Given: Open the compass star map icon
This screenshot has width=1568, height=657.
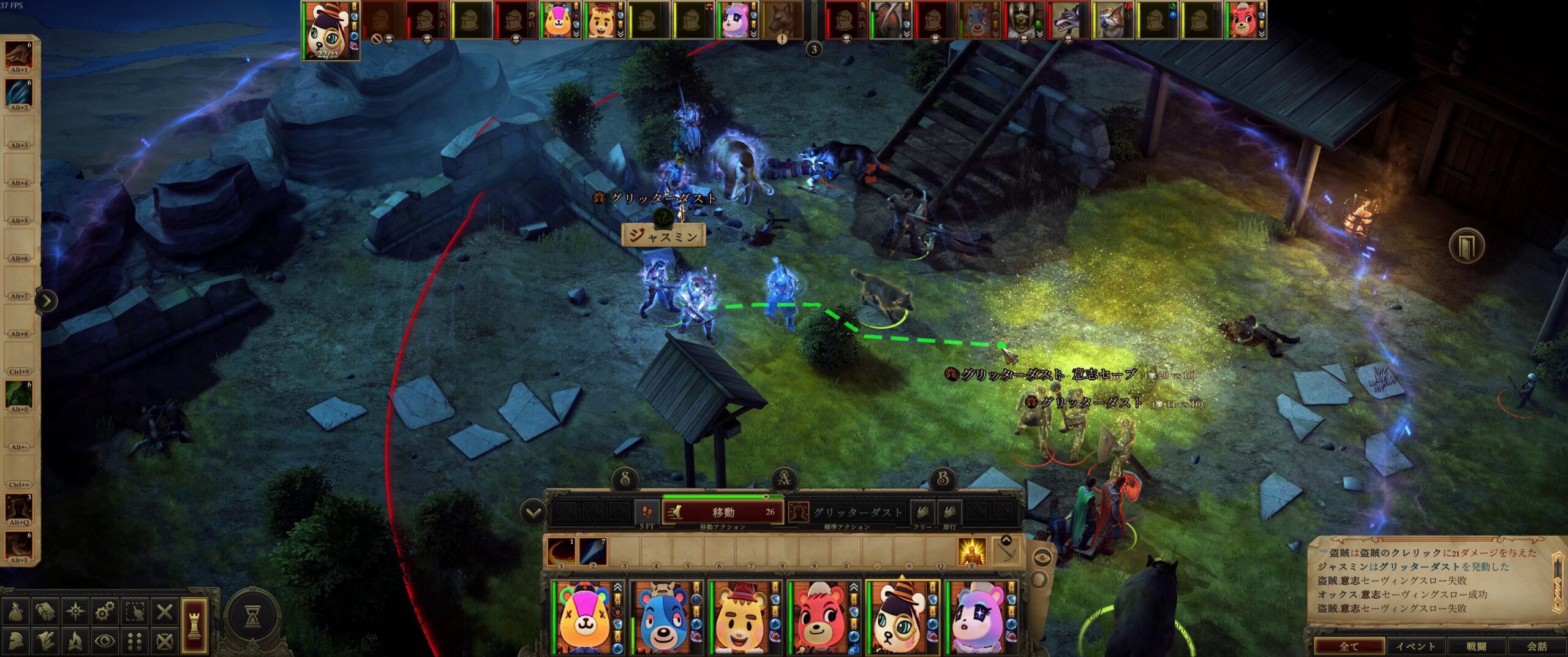Looking at the screenshot, I should pyautogui.click(x=75, y=611).
